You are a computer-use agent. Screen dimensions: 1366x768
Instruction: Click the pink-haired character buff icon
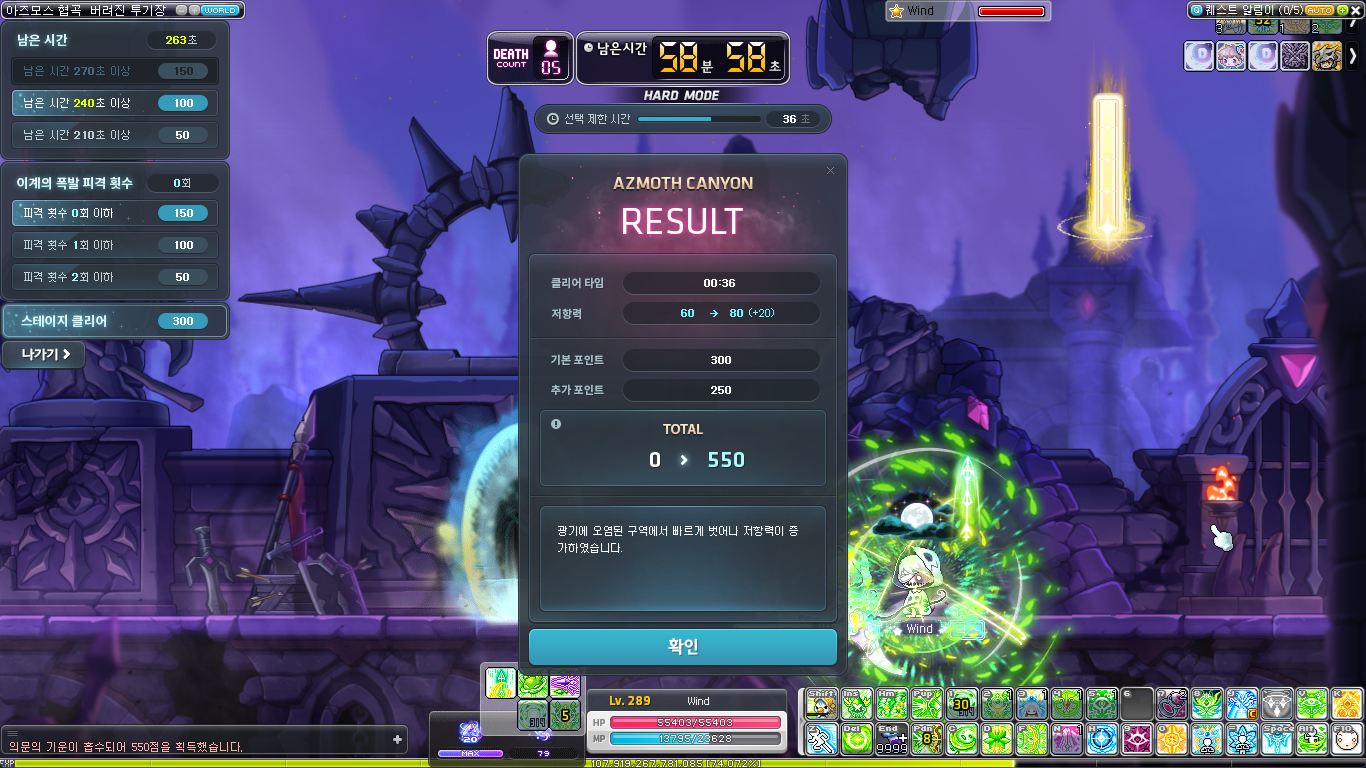coord(1231,56)
